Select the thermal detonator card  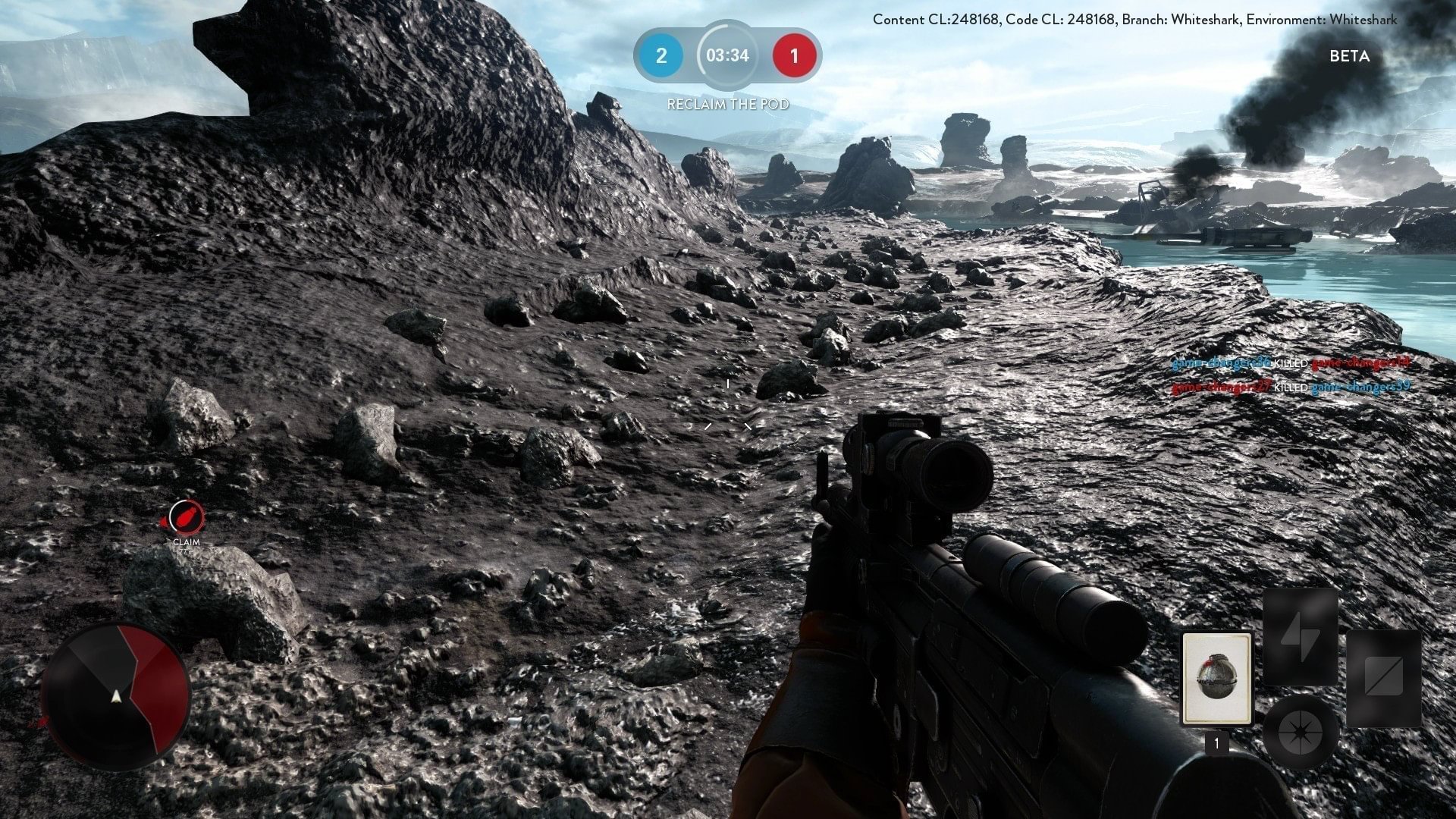1216,678
